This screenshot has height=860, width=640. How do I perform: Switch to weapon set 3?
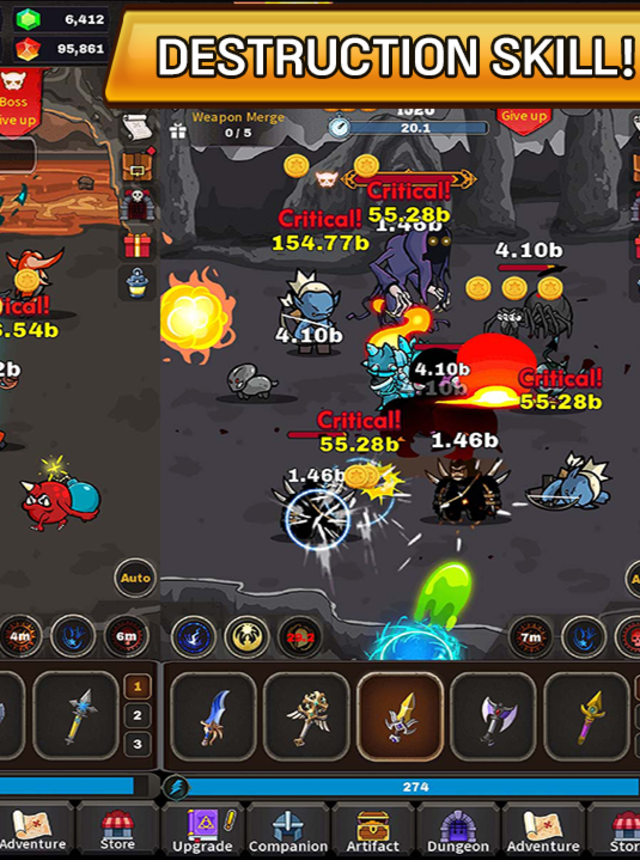tap(137, 744)
